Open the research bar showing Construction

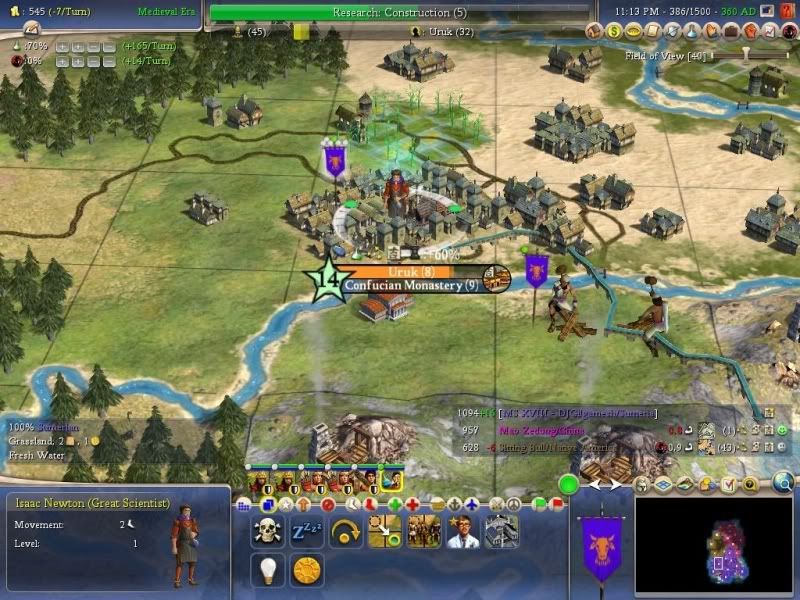click(x=398, y=12)
